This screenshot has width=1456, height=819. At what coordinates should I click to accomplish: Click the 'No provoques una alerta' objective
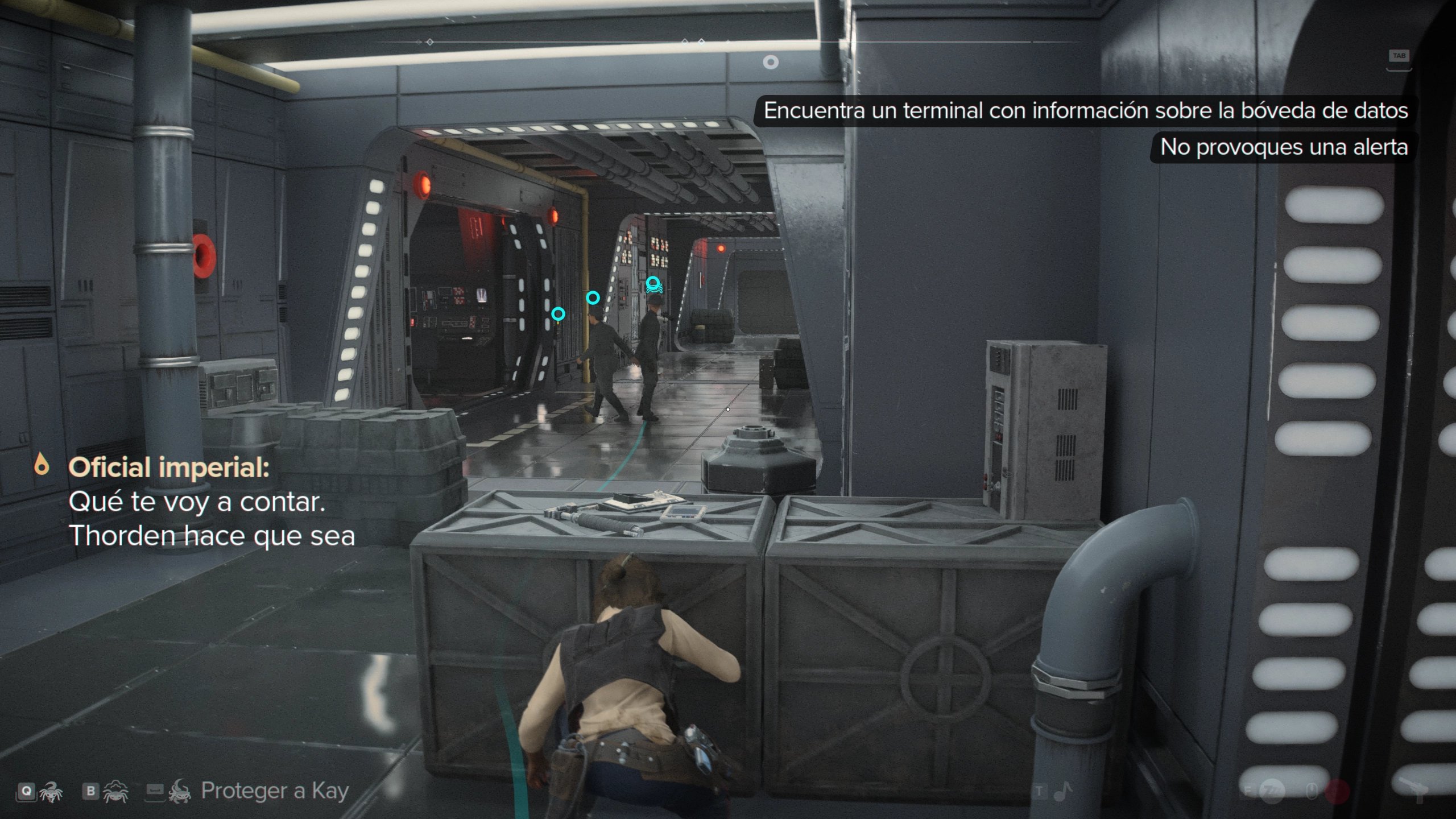1284,147
